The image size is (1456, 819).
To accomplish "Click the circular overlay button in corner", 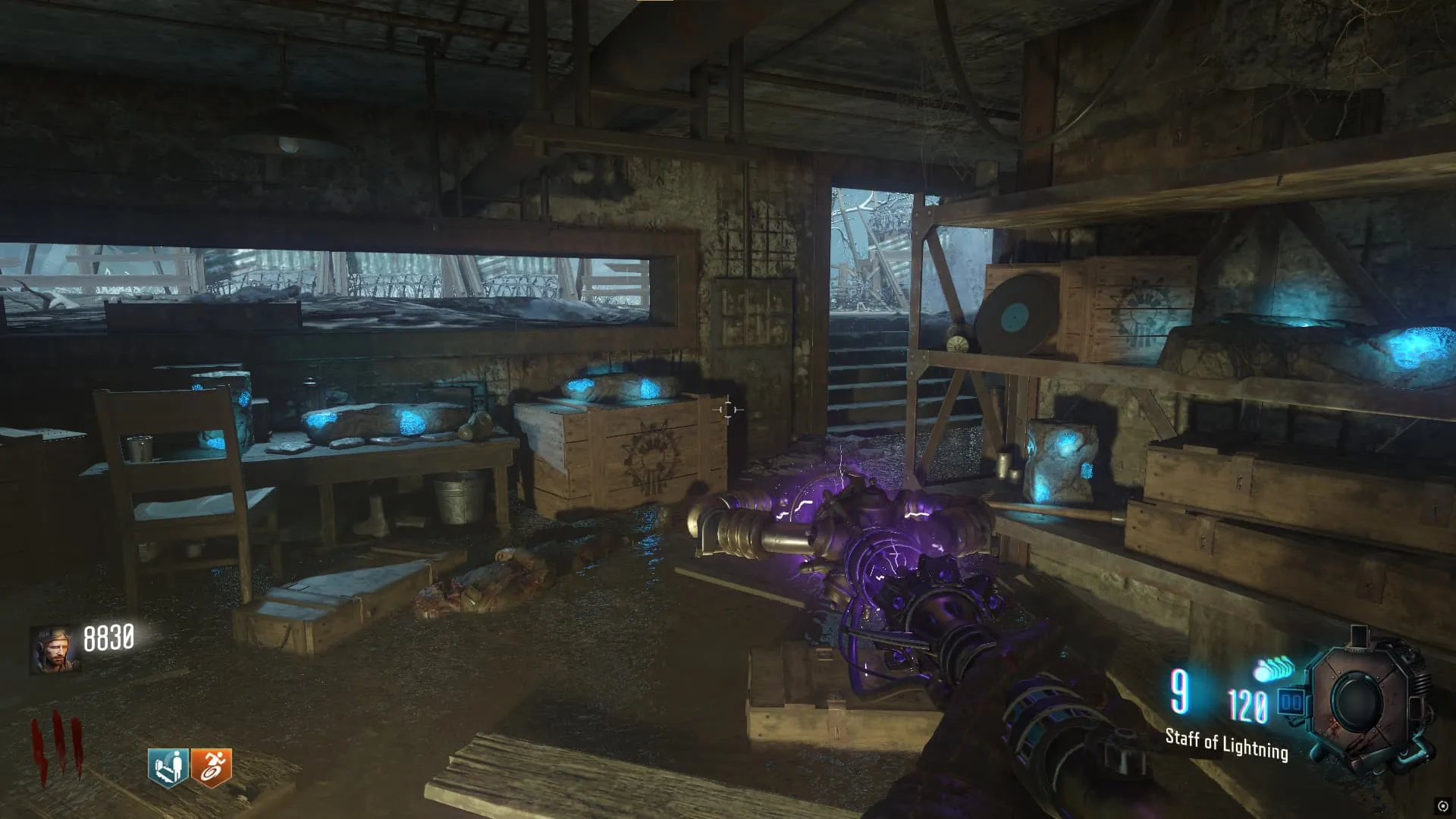I will click(1442, 805).
